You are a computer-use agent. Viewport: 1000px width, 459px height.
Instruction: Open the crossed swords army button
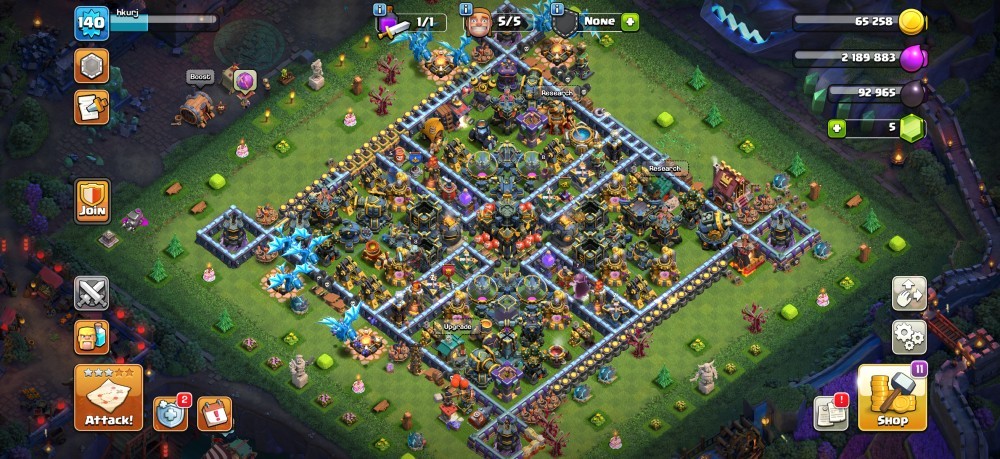[92, 293]
